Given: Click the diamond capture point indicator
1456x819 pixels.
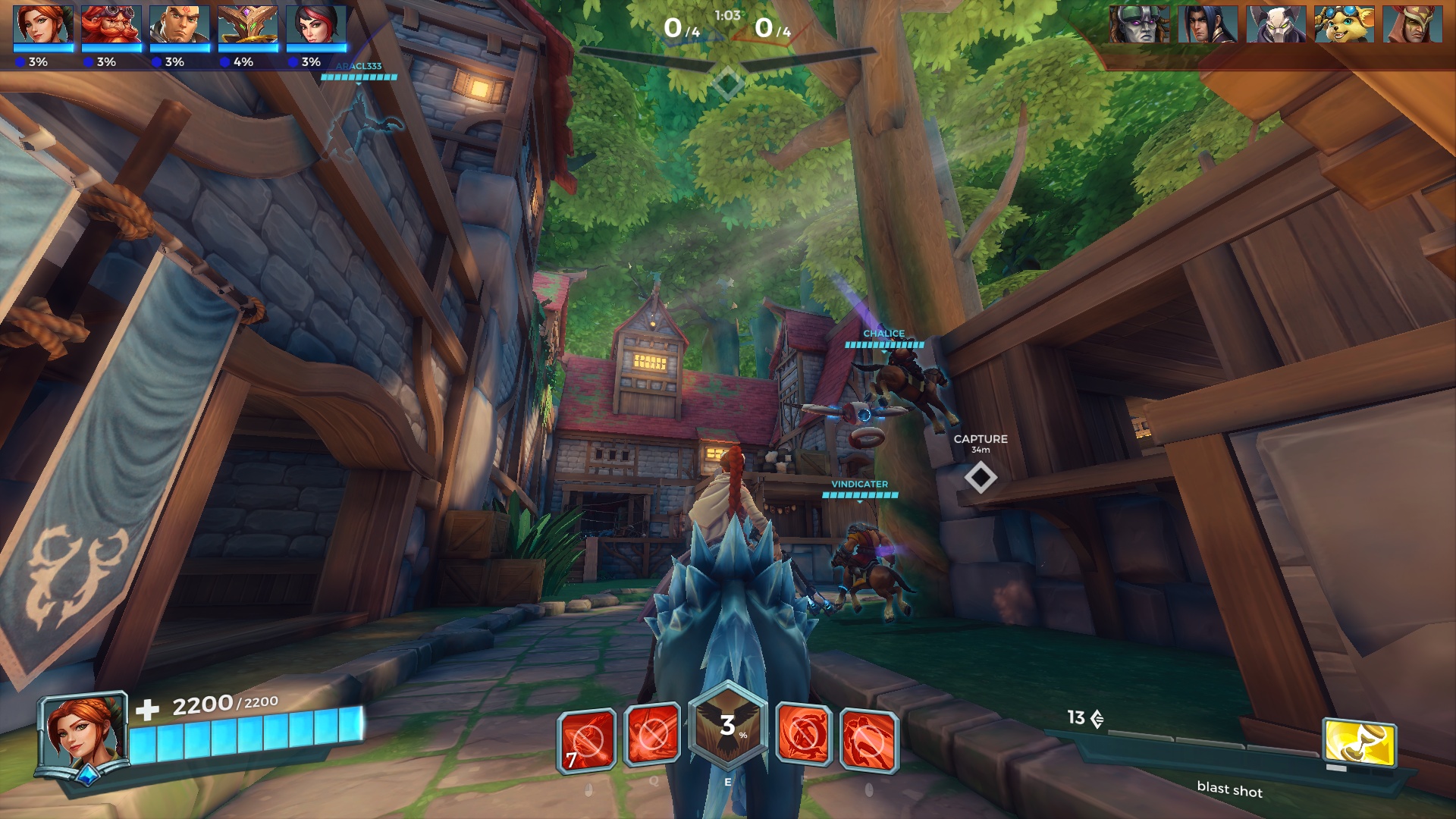Looking at the screenshot, I should [x=982, y=478].
